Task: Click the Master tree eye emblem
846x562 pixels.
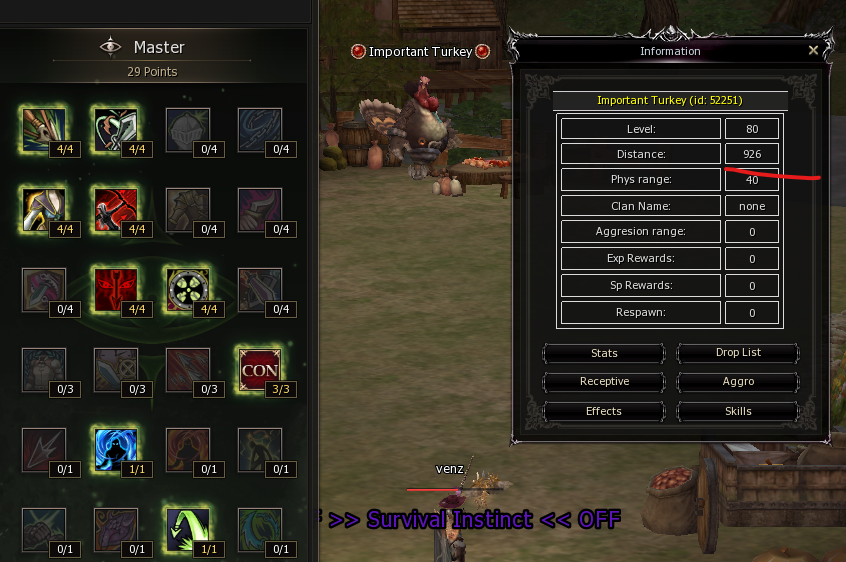Action: coord(110,47)
